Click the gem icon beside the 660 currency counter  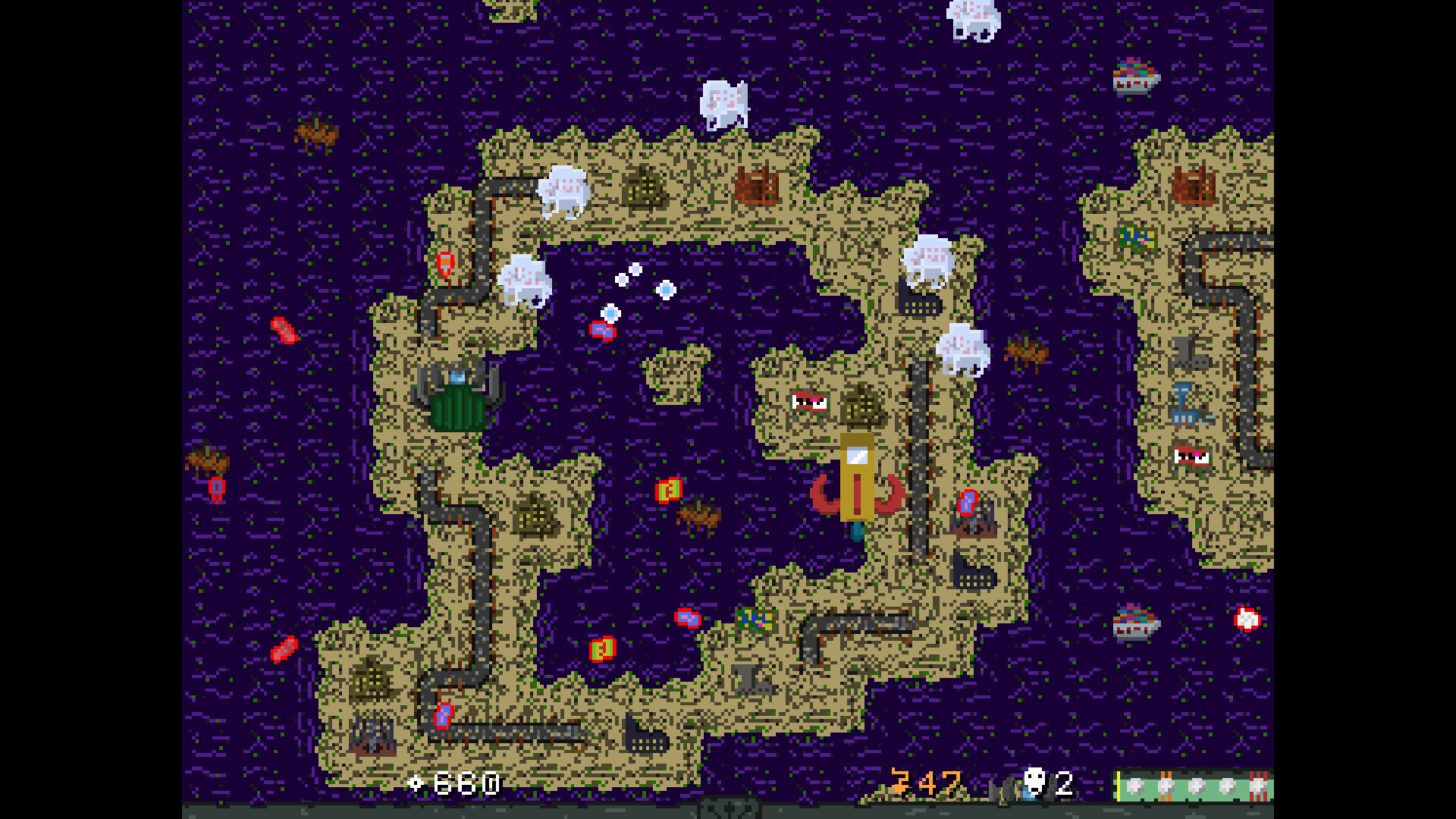tap(416, 783)
